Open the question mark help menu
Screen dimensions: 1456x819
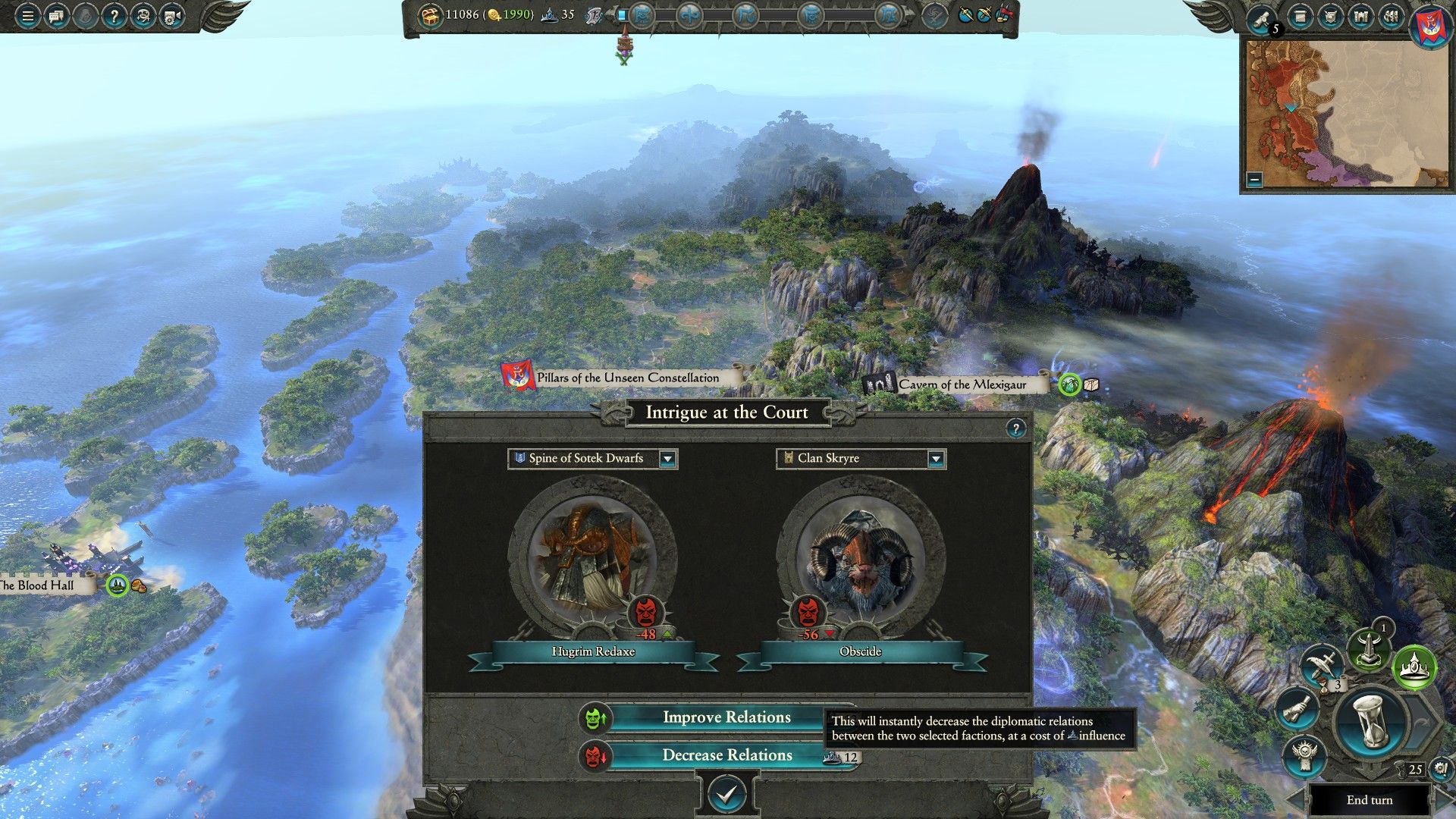tap(114, 16)
